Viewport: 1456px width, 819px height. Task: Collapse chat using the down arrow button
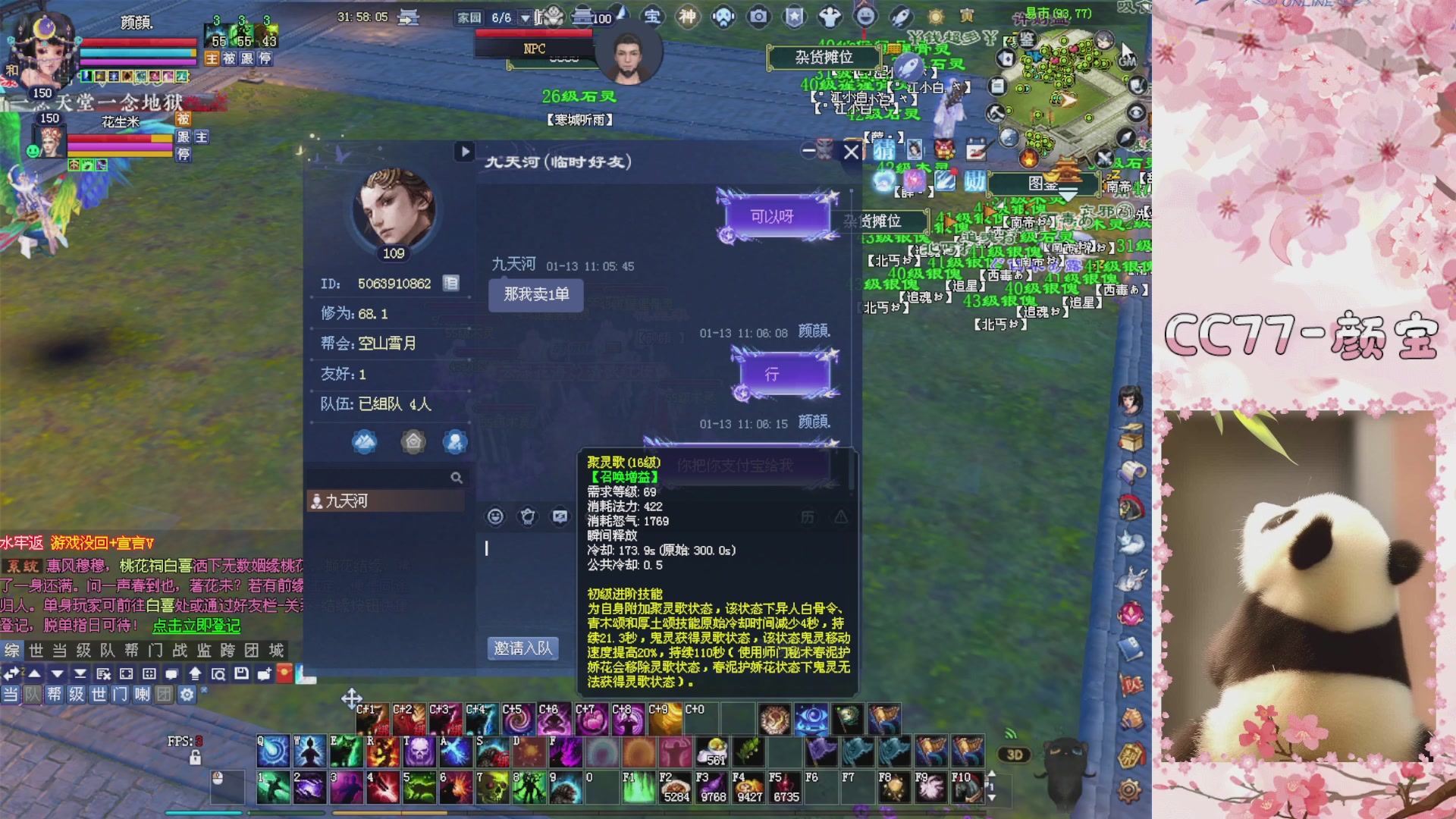tap(57, 674)
